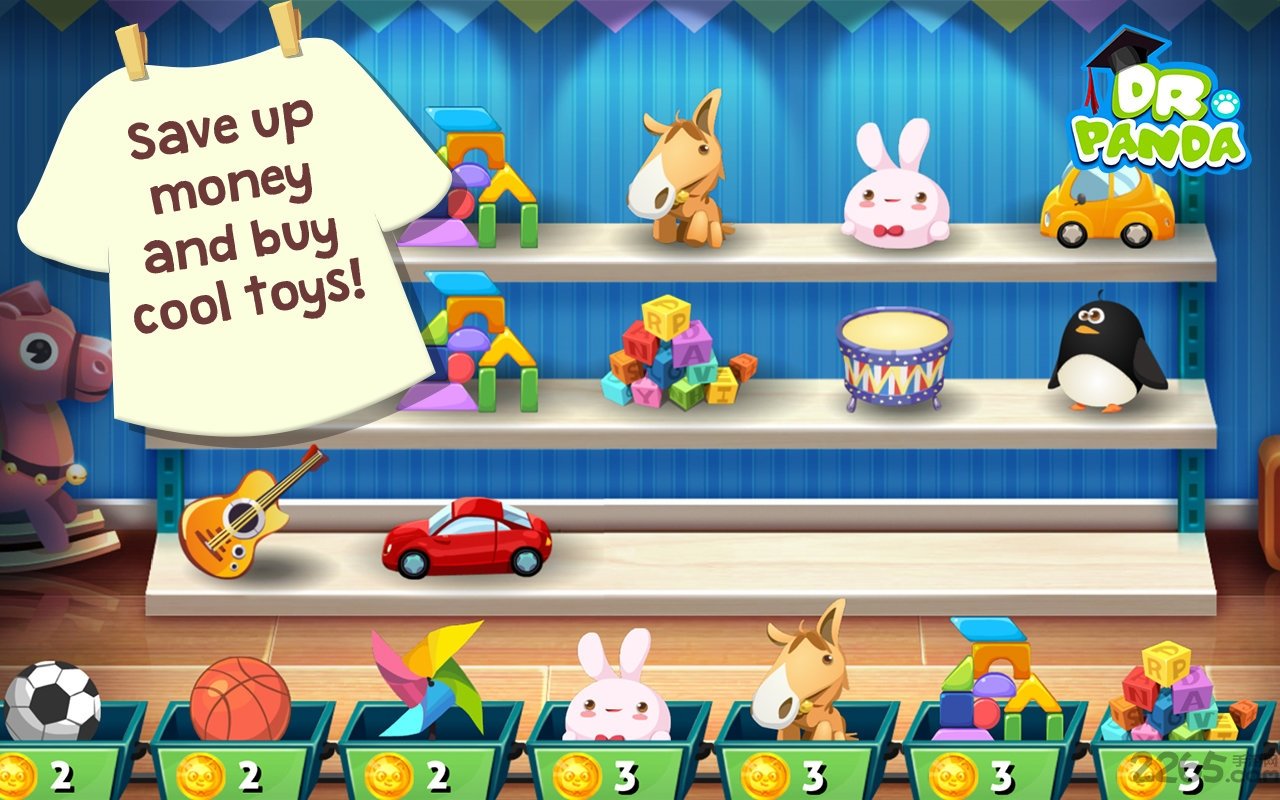Select the basketball in the shop bin

pos(240,700)
